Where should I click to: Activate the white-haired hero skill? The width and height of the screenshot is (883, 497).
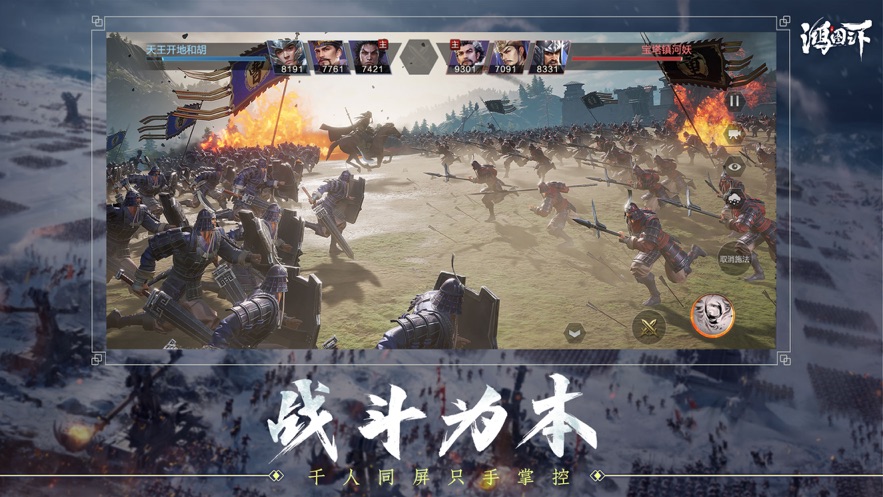point(712,316)
